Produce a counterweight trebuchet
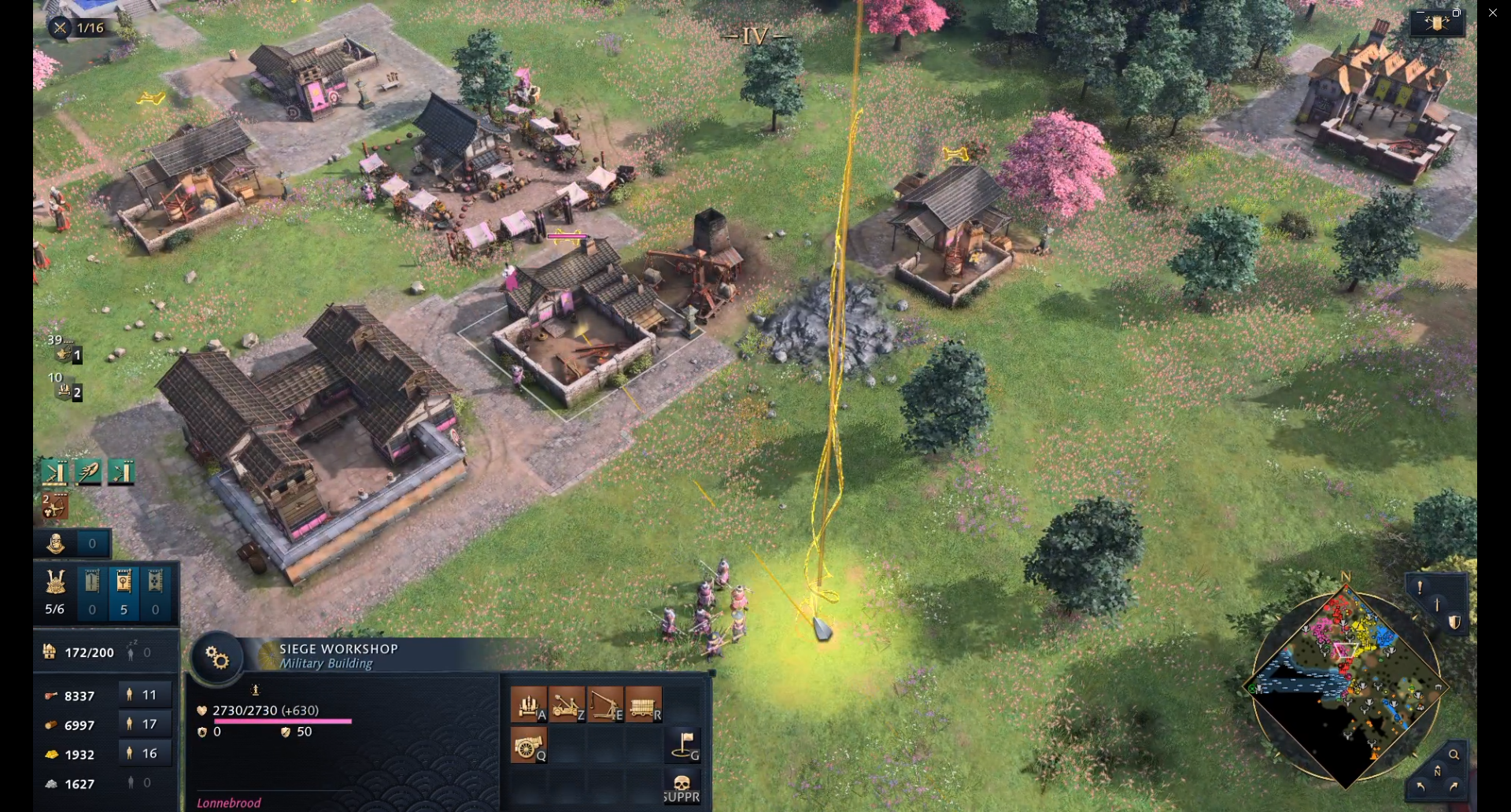 point(605,703)
